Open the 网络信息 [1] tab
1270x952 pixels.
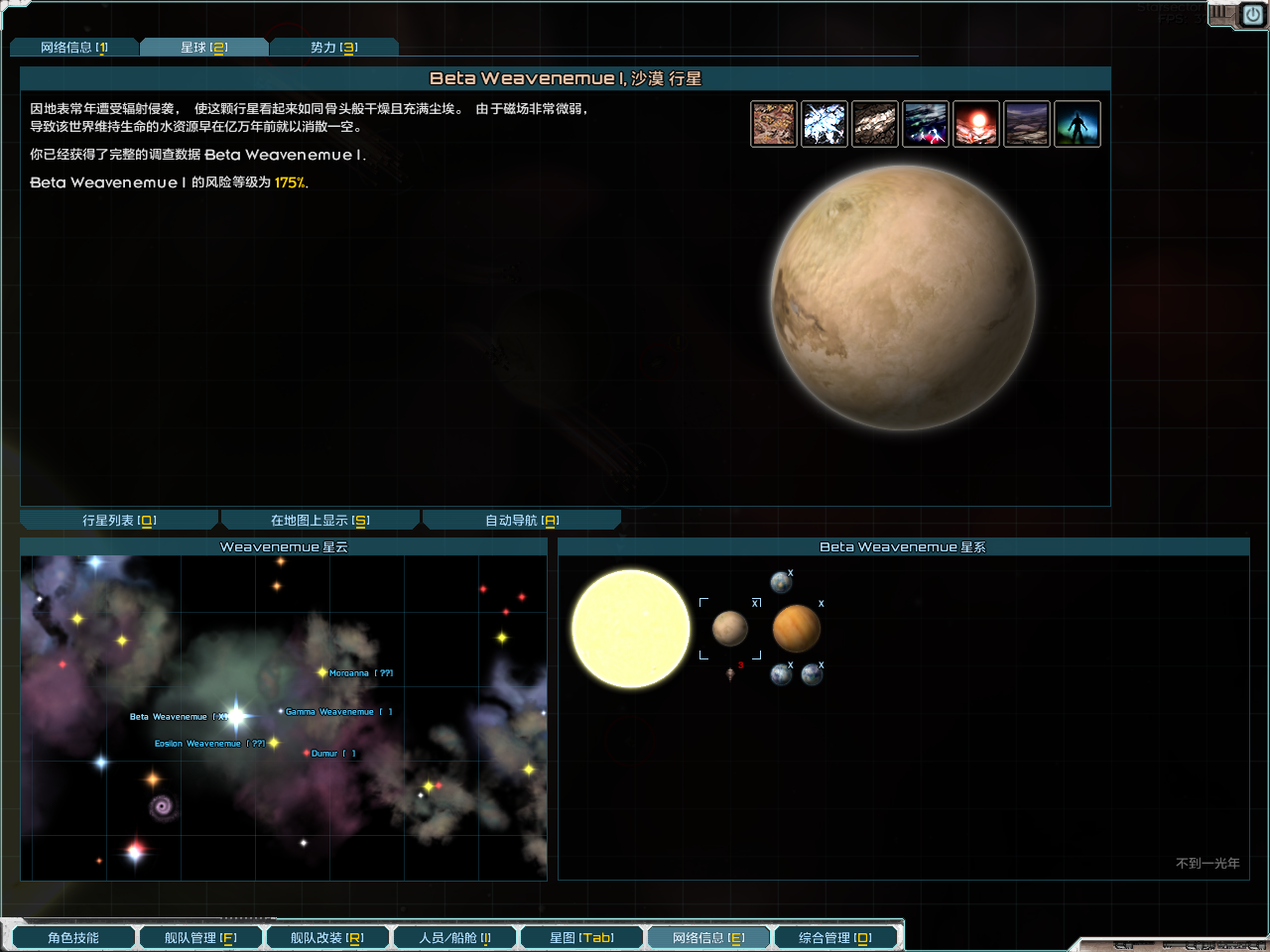74,46
